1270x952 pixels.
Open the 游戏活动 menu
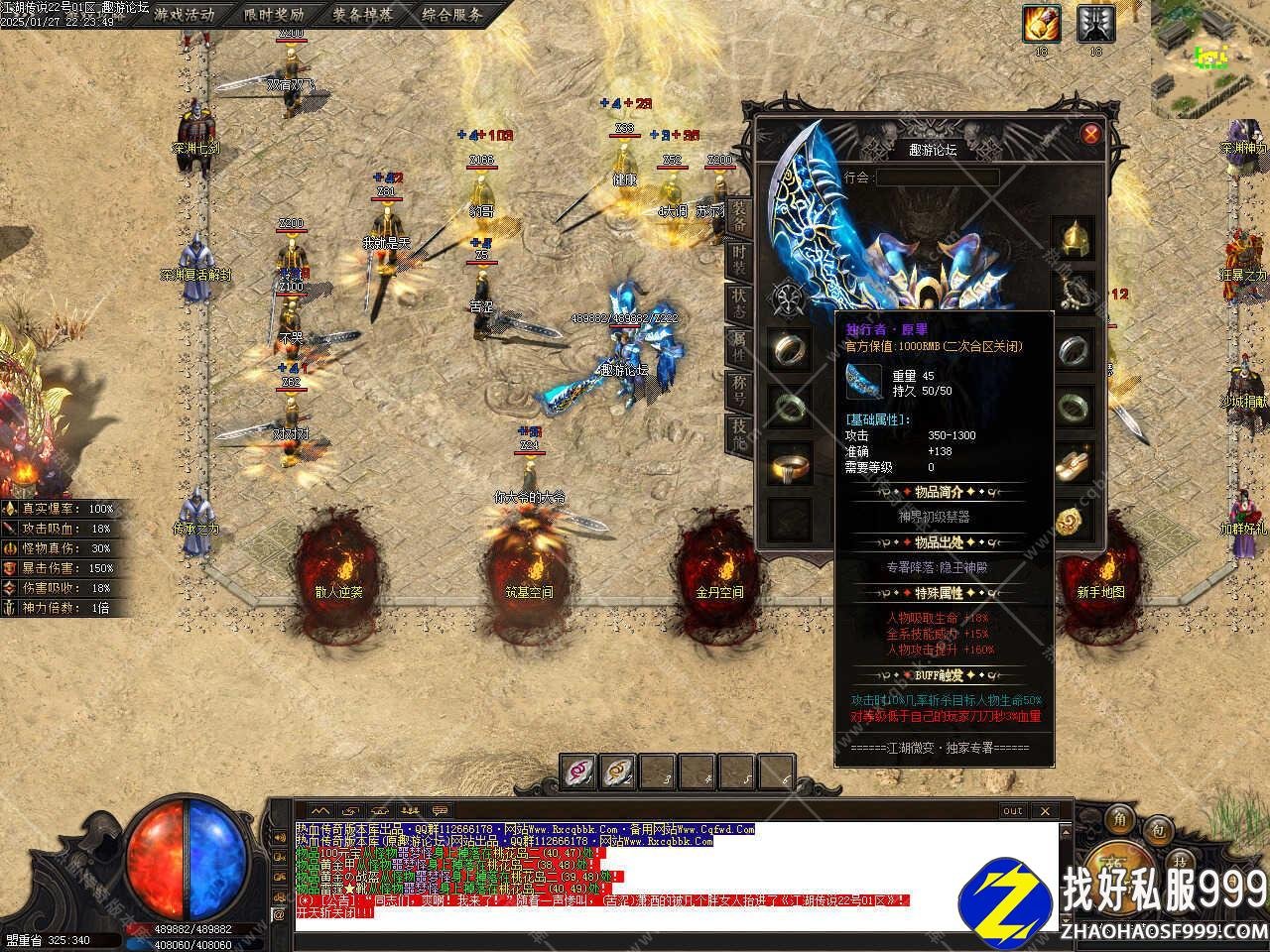184,14
